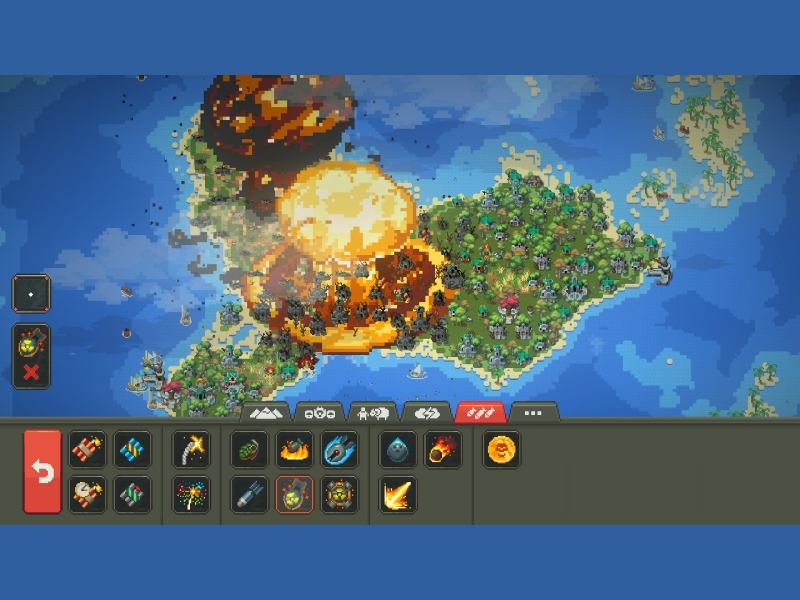
Task: Cancel the selected bomb with red X
Action: click(31, 372)
